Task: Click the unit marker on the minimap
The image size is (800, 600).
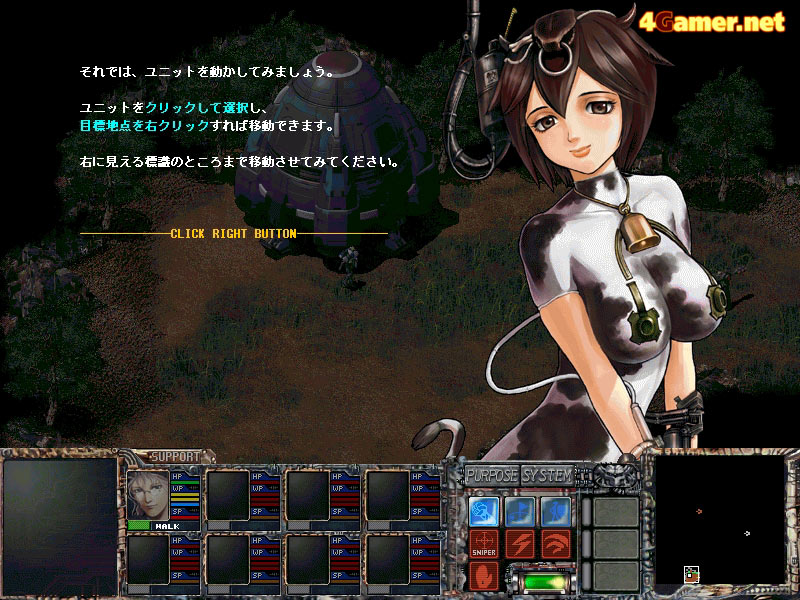Action: coord(691,574)
